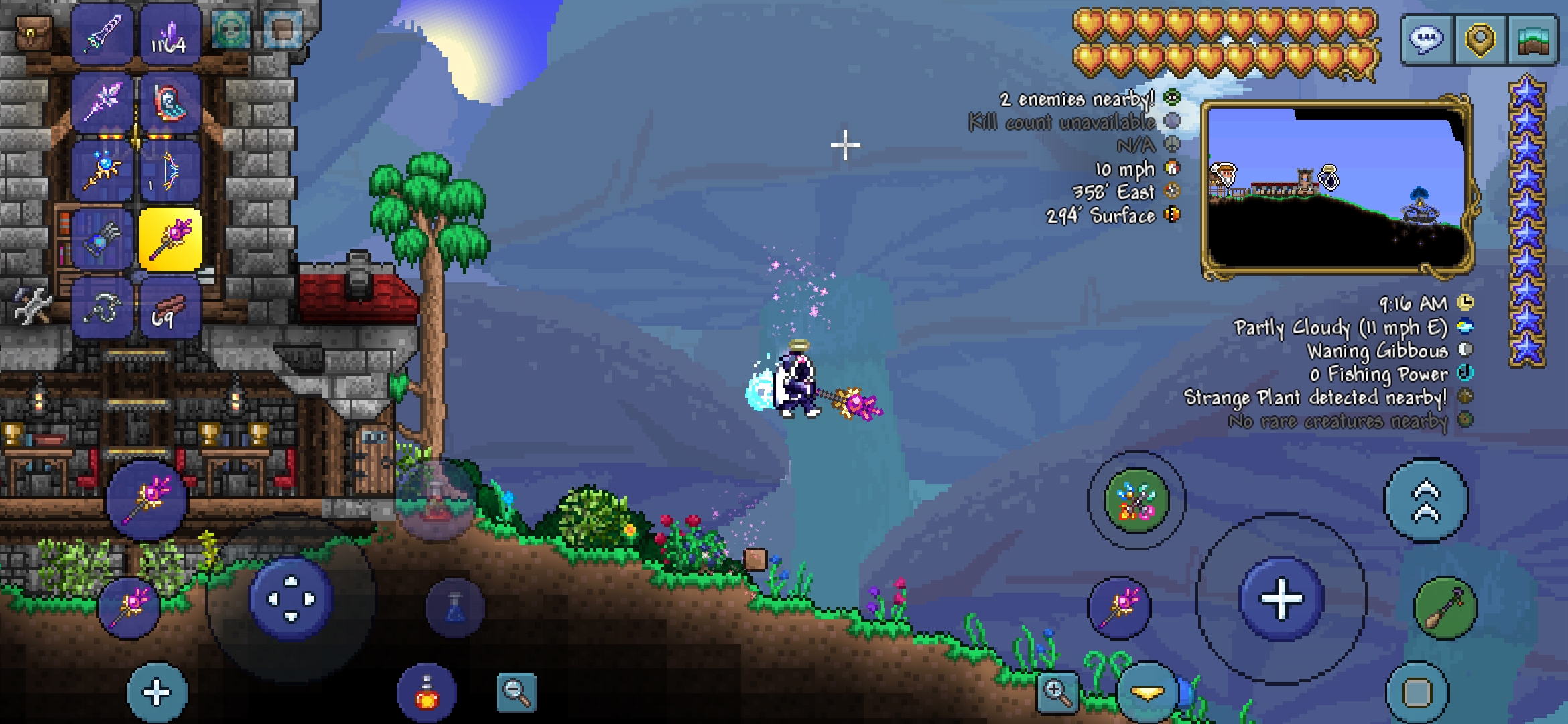Open the world map landscape button
The image size is (1568, 724).
(1533, 40)
